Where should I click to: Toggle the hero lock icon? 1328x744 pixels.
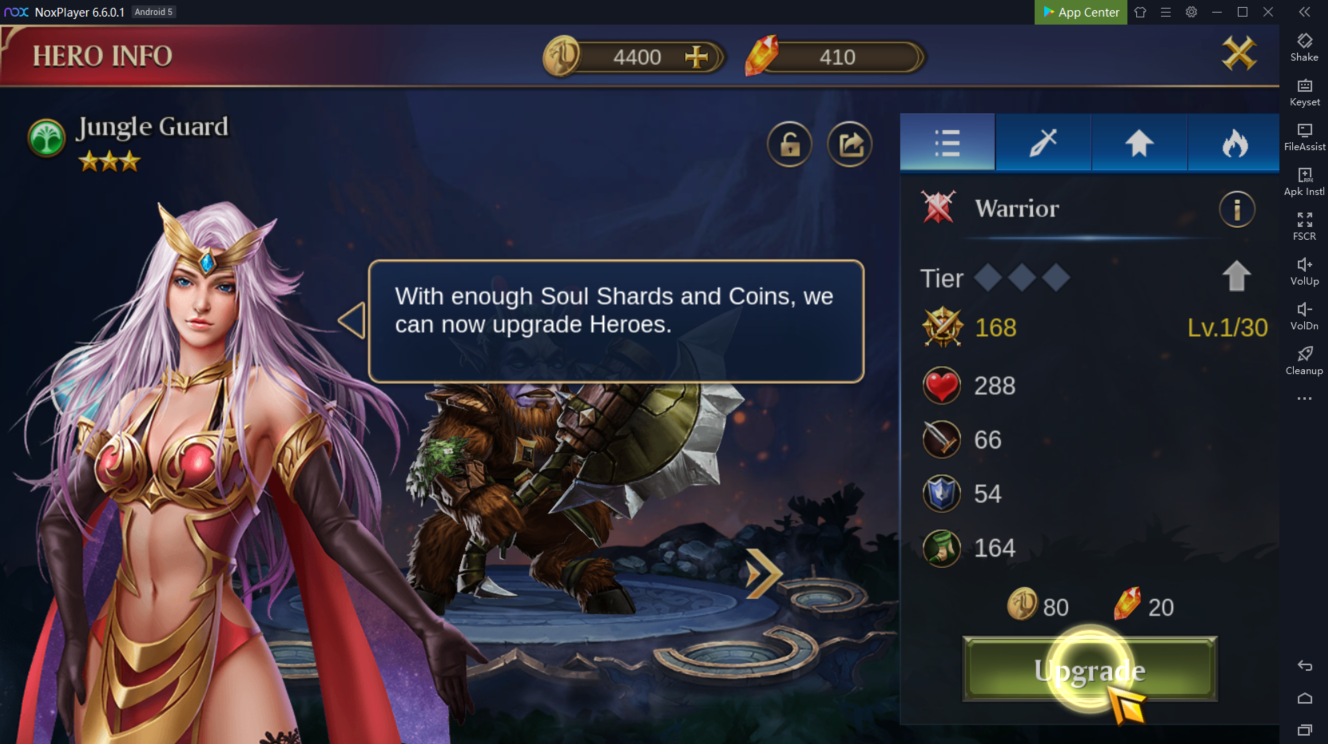tap(789, 145)
